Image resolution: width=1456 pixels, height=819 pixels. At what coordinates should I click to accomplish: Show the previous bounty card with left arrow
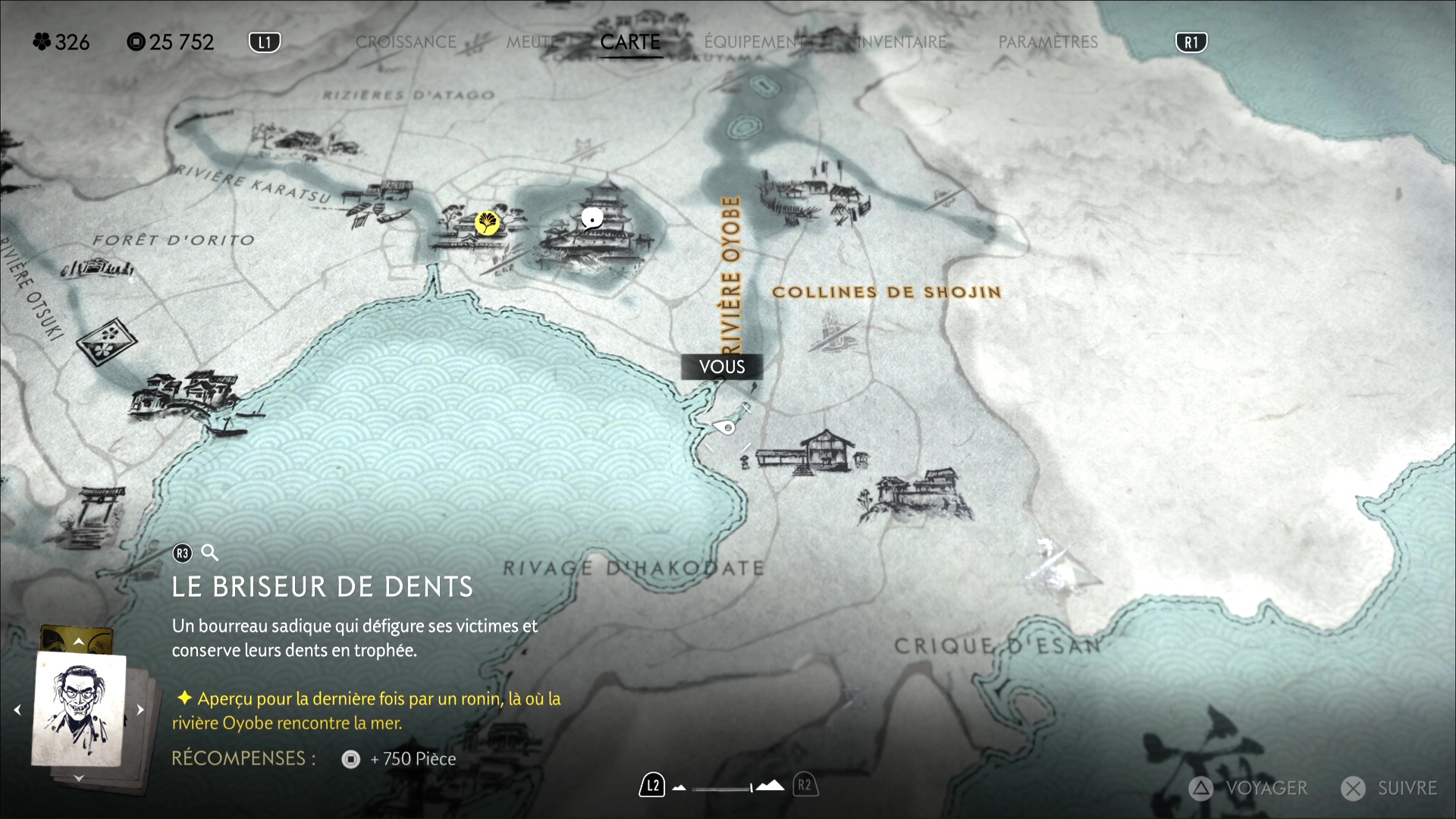[17, 710]
